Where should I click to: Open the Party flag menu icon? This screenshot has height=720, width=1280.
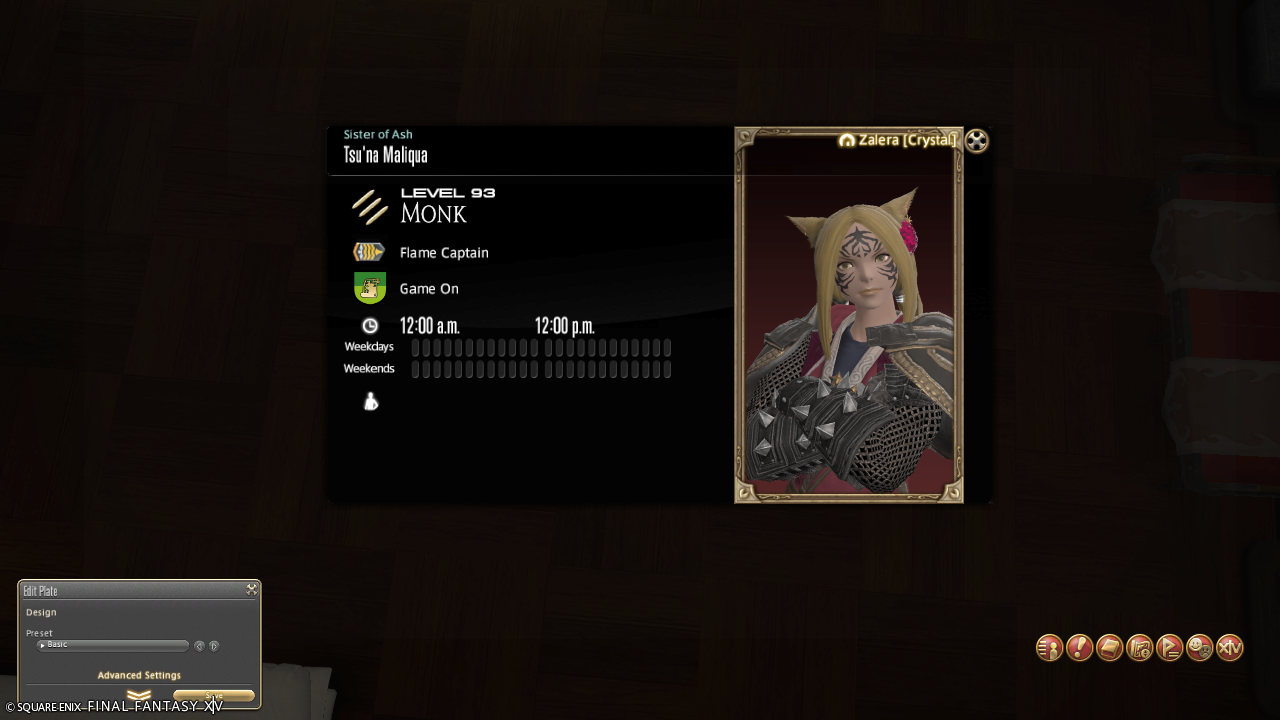[1169, 648]
